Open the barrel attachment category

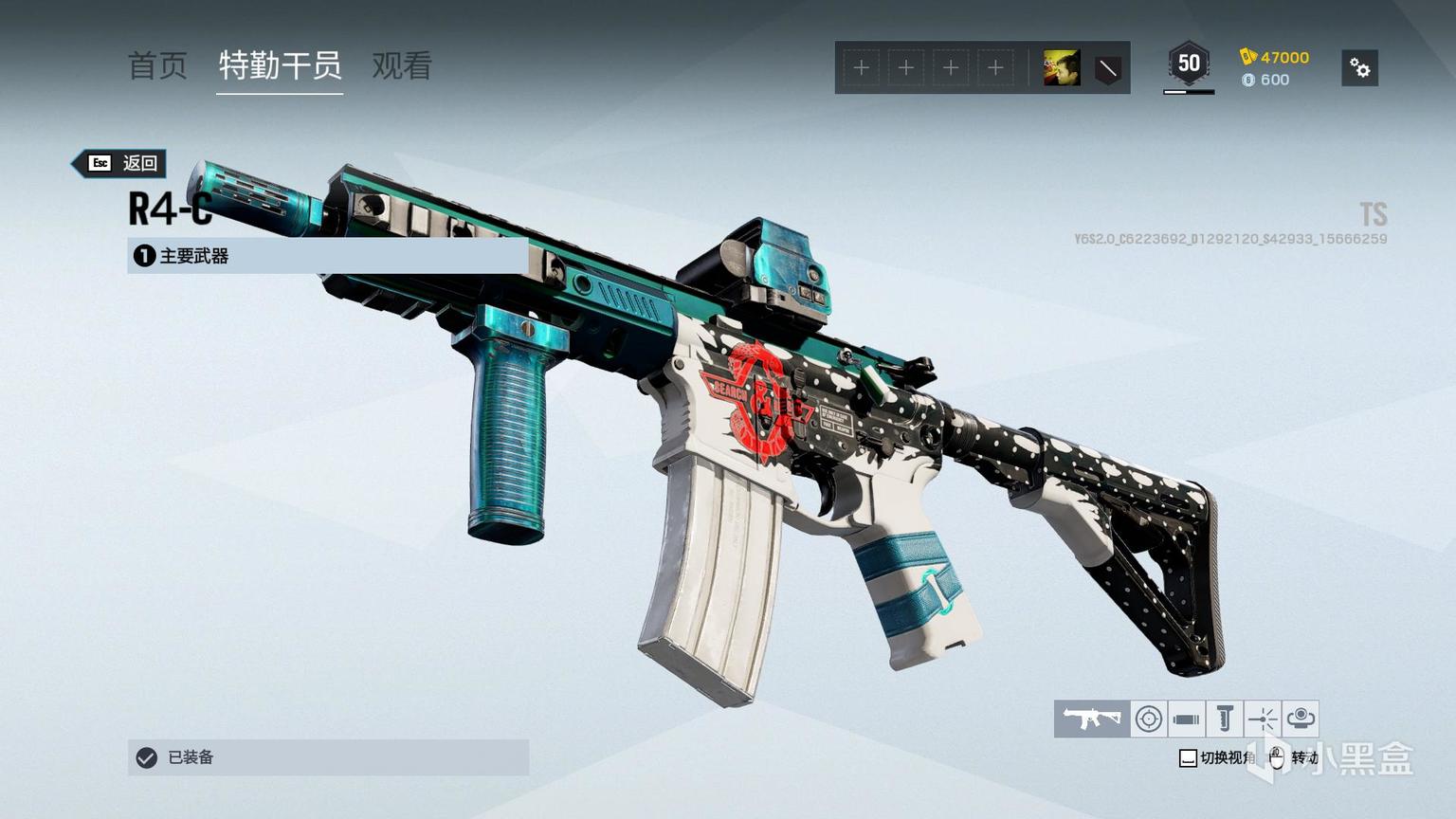(1186, 719)
